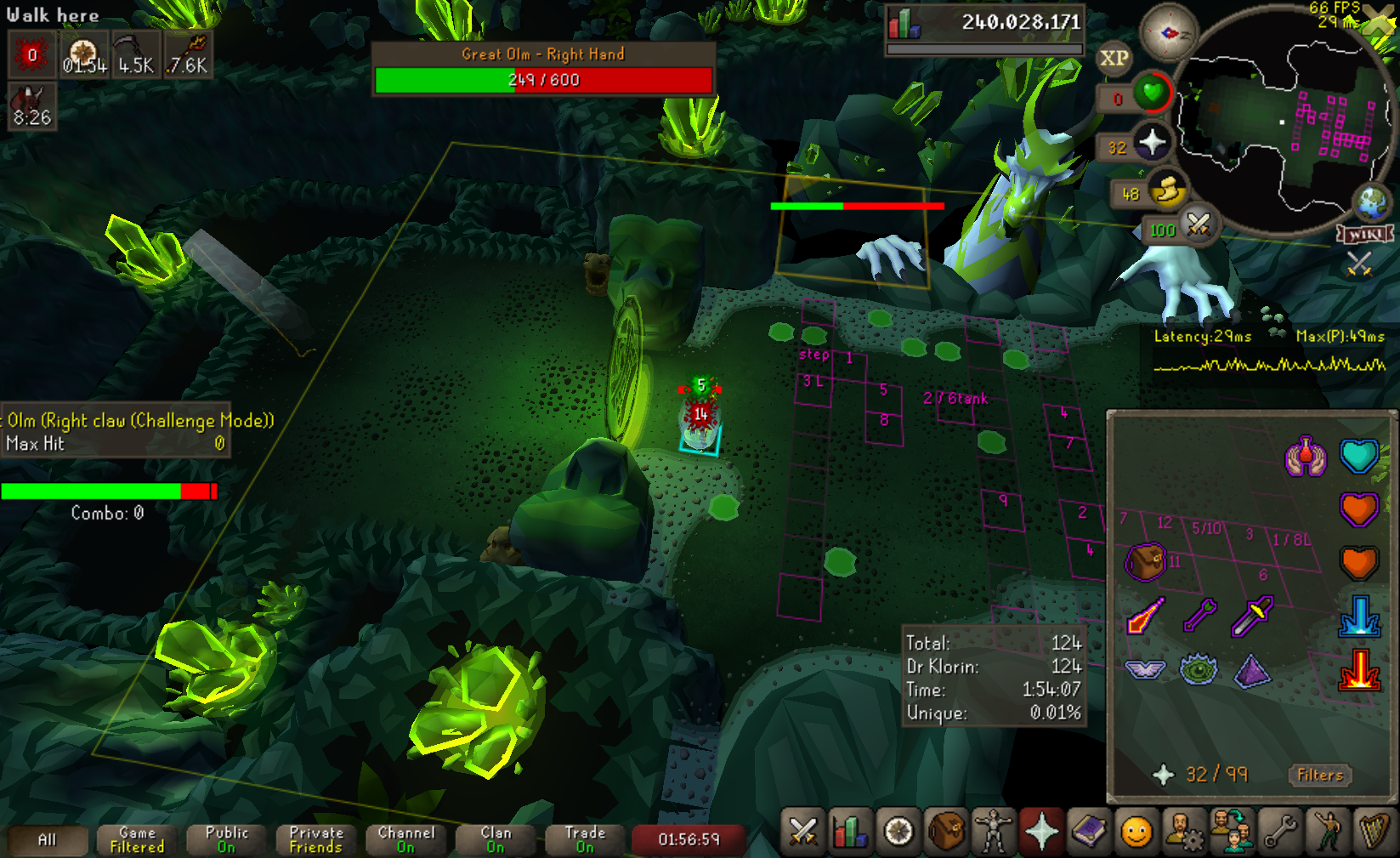The width and height of the screenshot is (1400, 858).
Task: Open the wrench Settings tab
Action: tap(1279, 831)
